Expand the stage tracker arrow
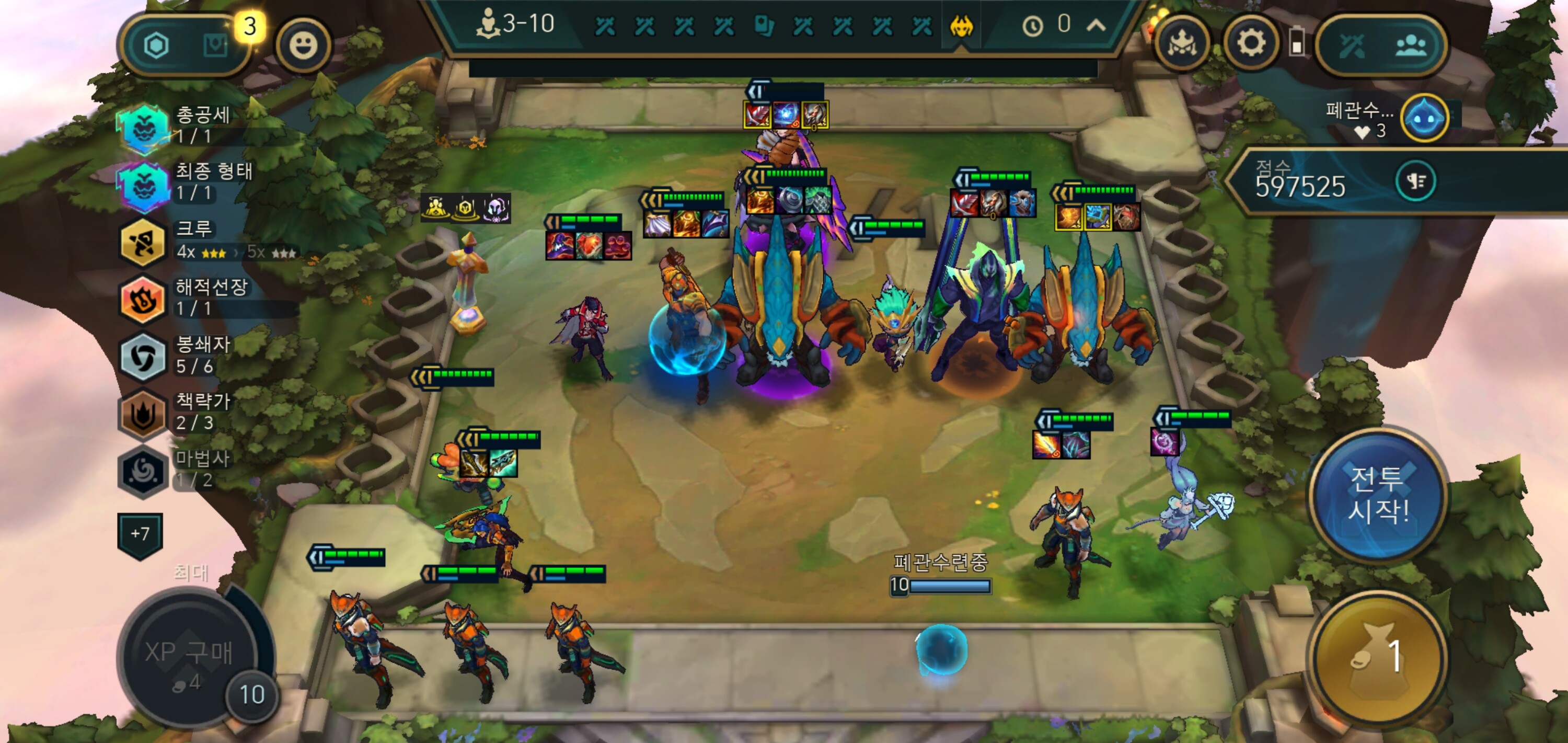The image size is (1568, 743). click(1096, 25)
